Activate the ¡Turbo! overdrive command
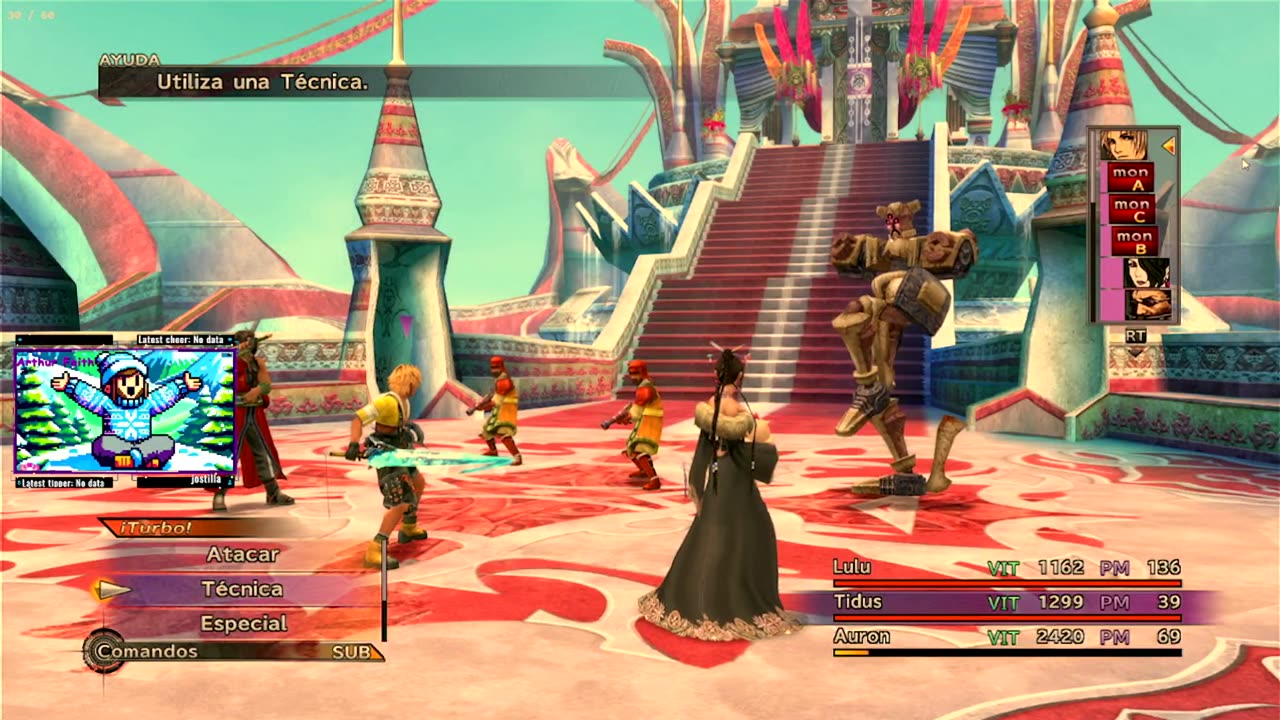The width and height of the screenshot is (1280, 720). tap(157, 528)
